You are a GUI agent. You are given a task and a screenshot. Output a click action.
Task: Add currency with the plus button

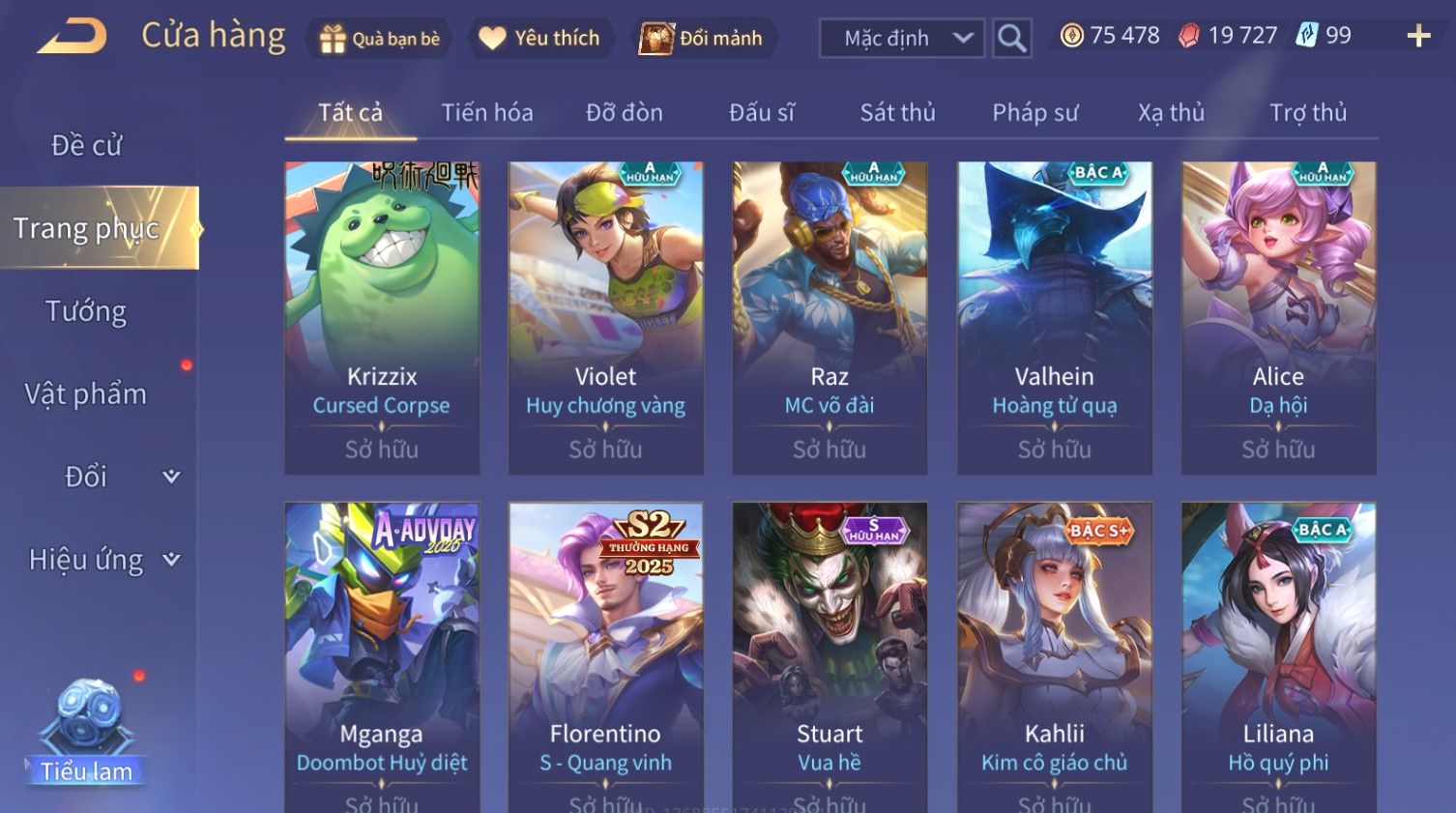coord(1418,37)
